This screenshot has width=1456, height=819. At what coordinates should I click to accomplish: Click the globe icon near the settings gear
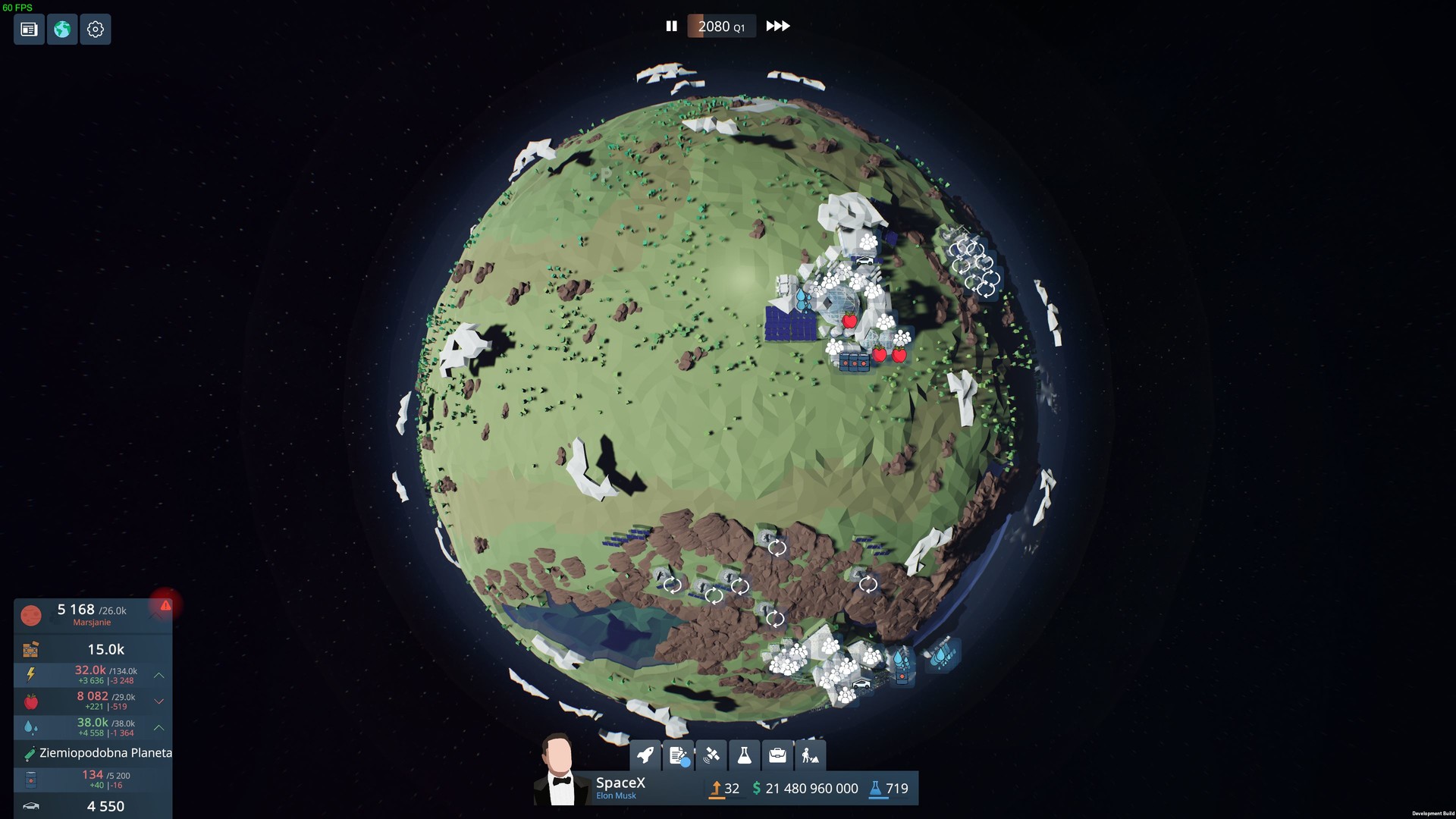pos(62,29)
